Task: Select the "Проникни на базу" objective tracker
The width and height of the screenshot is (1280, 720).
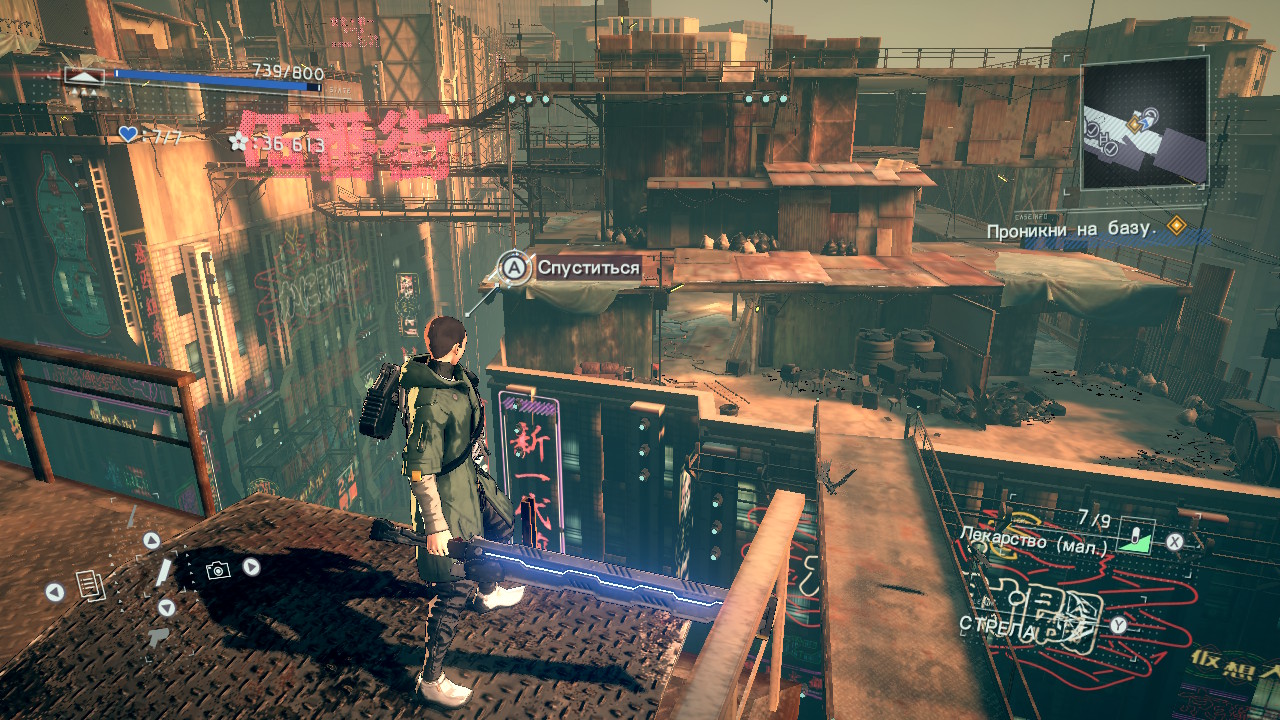Action: pos(1071,230)
